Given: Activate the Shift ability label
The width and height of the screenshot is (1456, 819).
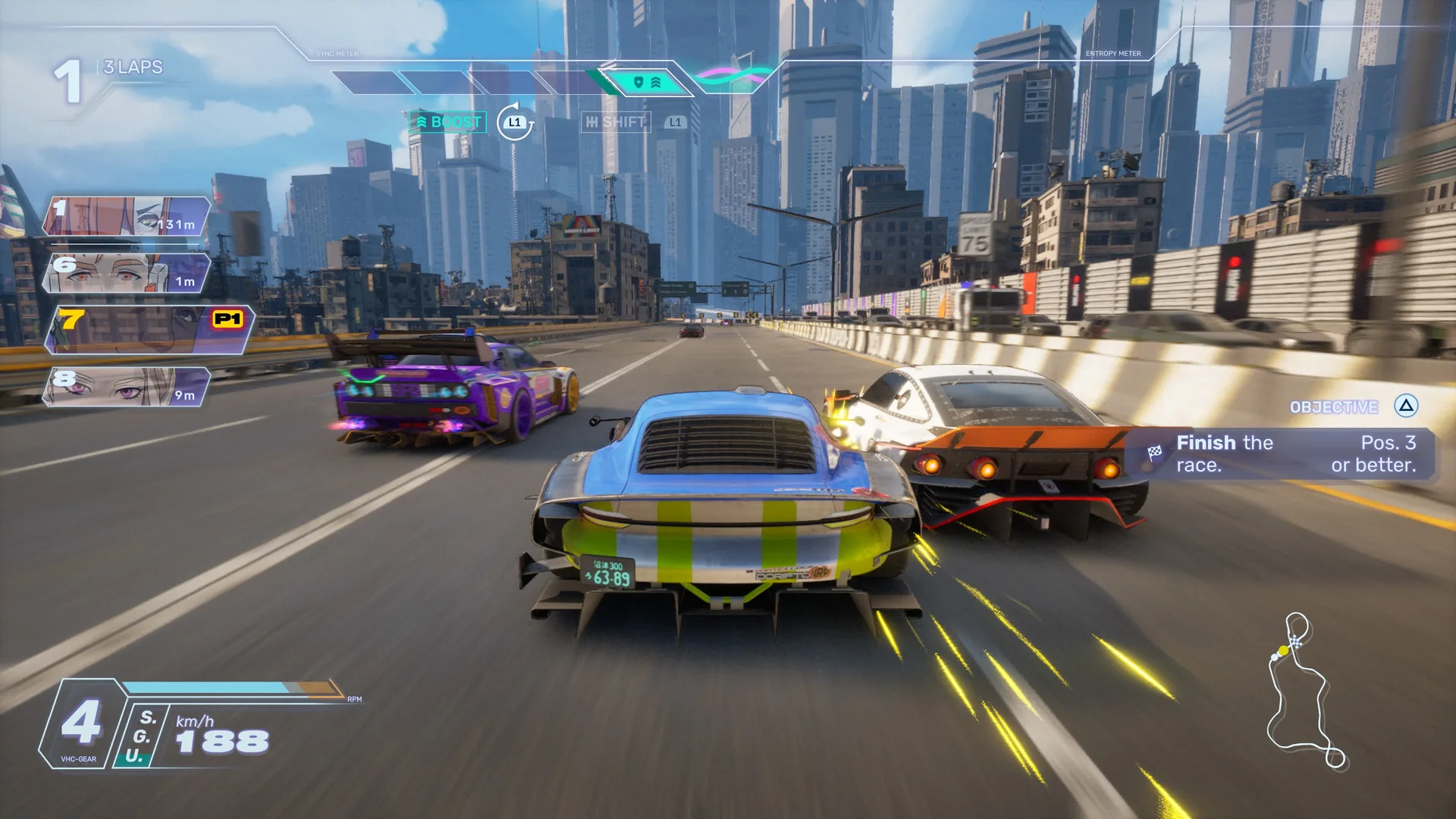Looking at the screenshot, I should click(x=616, y=122).
